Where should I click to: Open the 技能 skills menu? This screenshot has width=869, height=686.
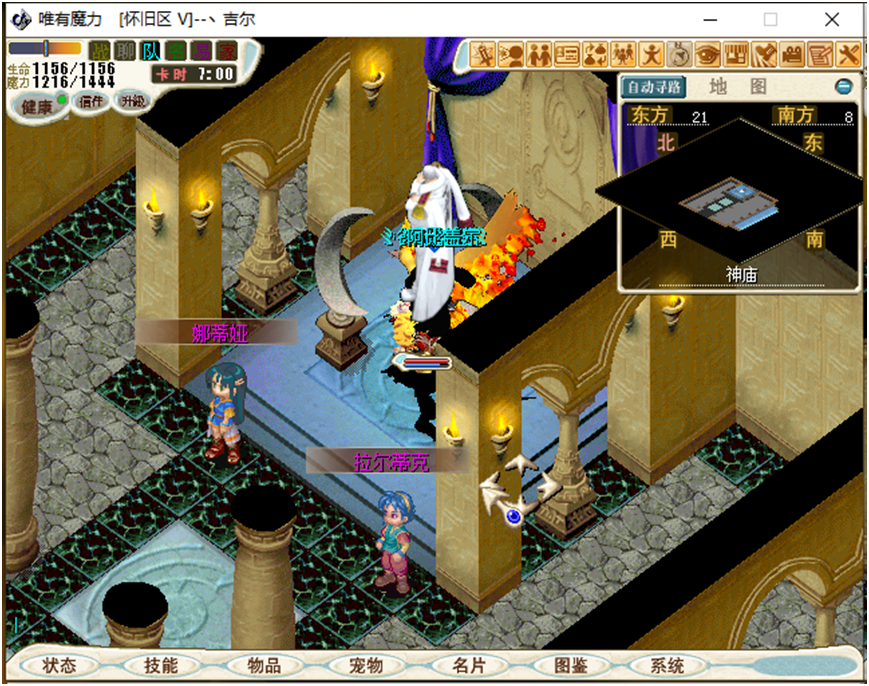click(x=160, y=665)
